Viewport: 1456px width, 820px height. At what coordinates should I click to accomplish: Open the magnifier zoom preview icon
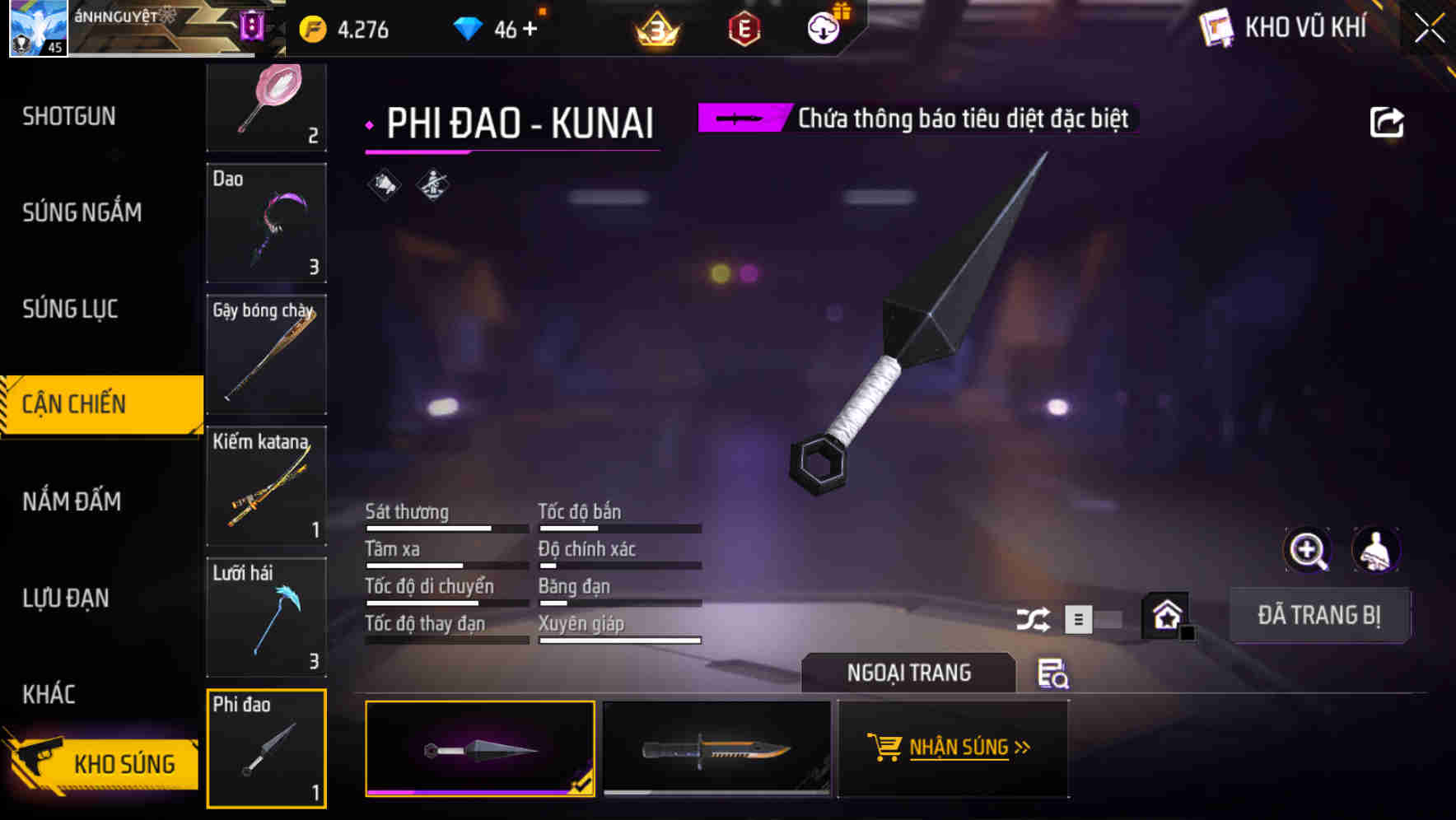click(x=1309, y=550)
